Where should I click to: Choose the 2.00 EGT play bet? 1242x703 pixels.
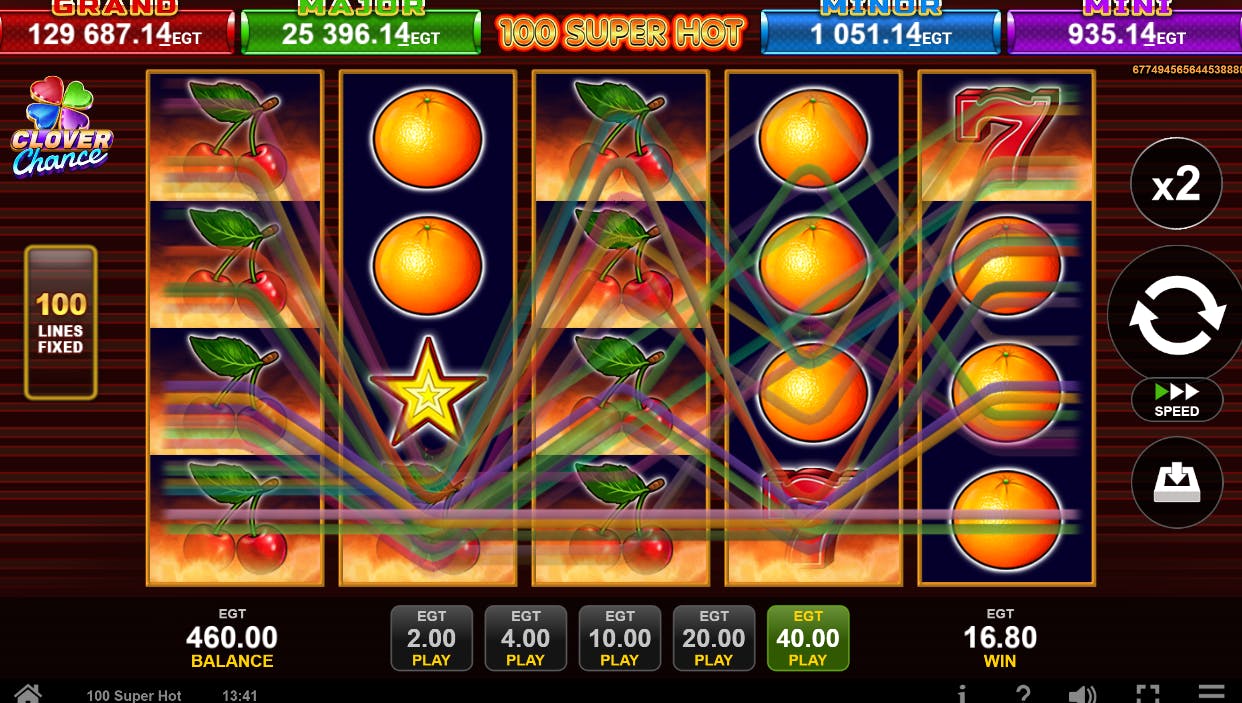tap(431, 638)
